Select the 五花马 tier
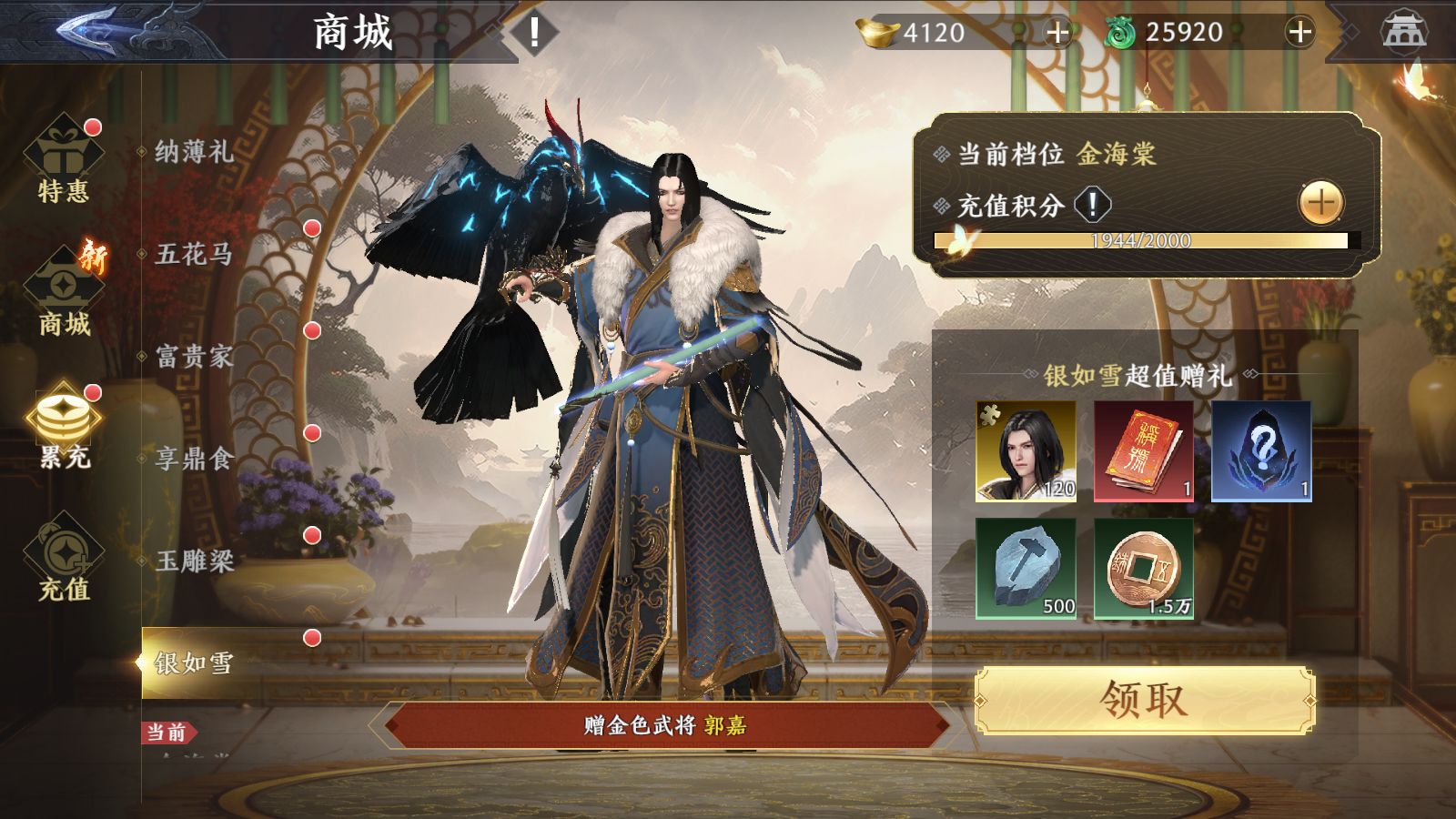This screenshot has width=1456, height=819. (x=194, y=254)
